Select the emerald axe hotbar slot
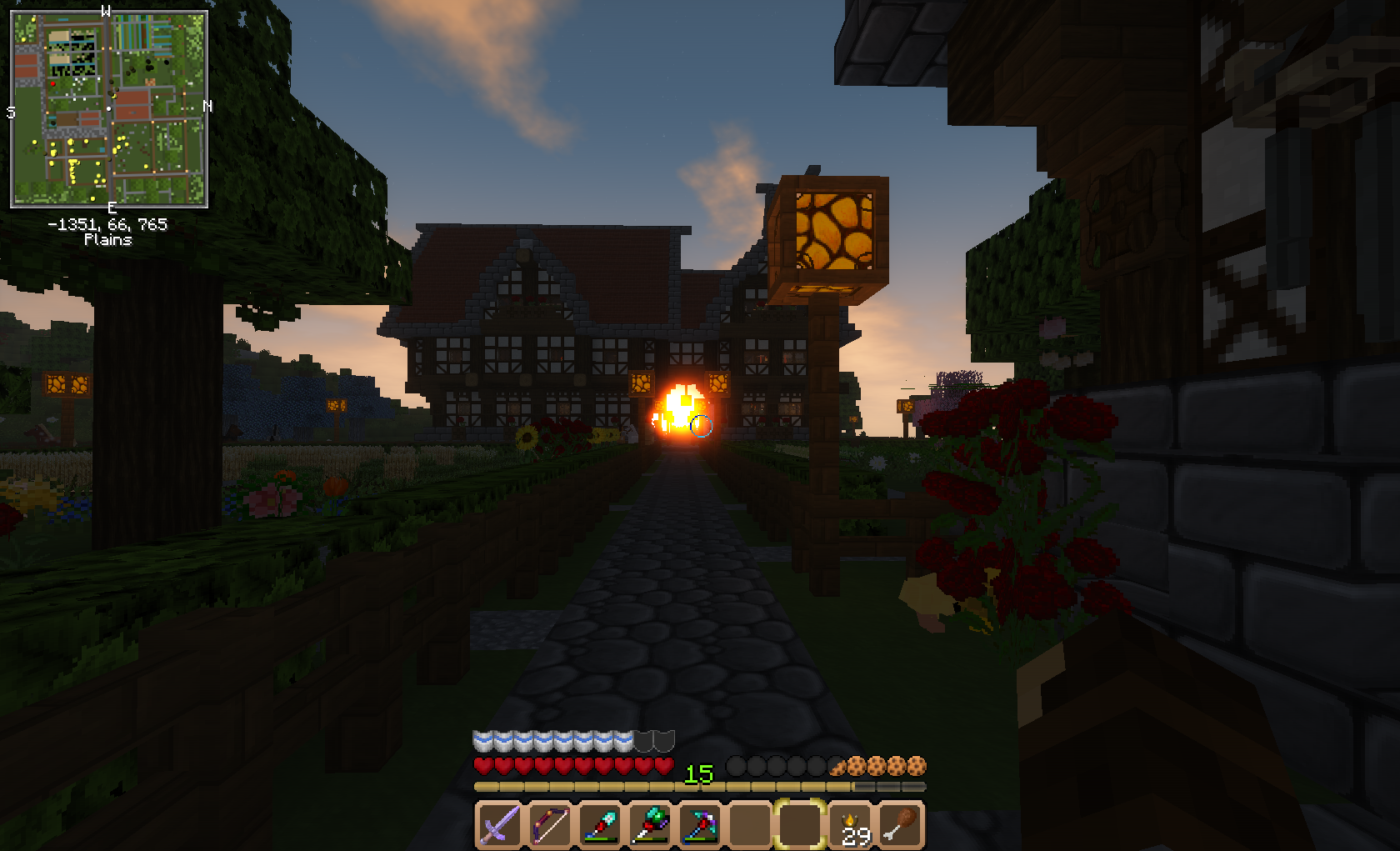Screen dimensions: 1400x851 (650, 825)
